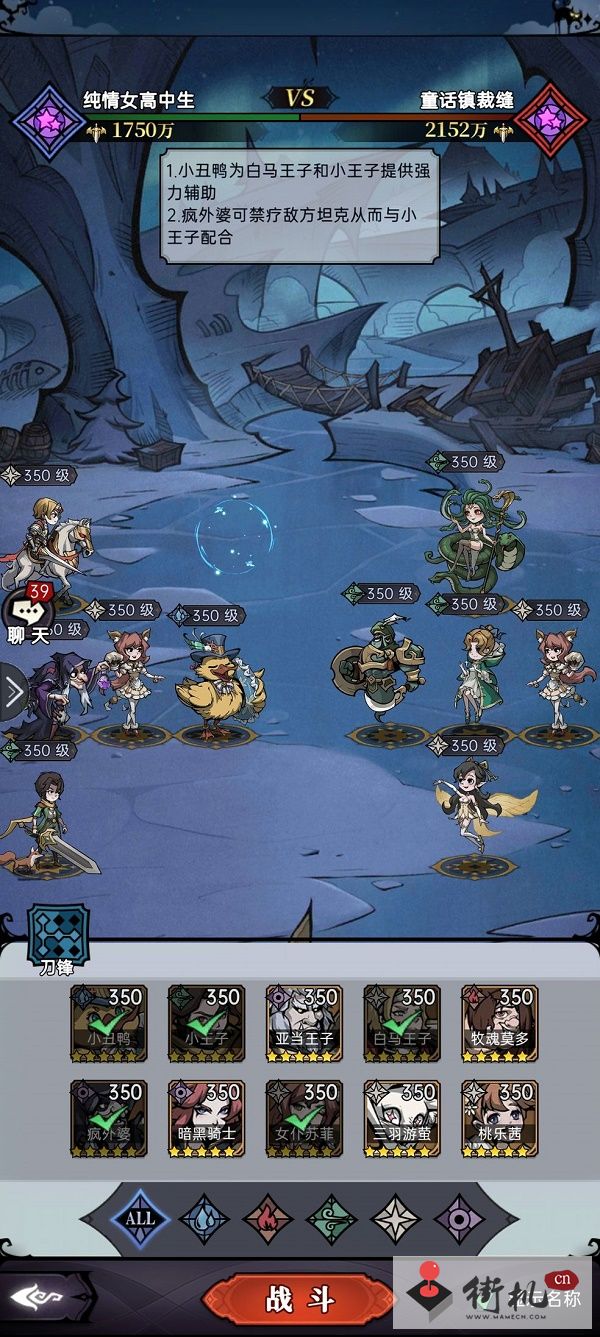Open the 聊天 chat bubble

pos(27,615)
